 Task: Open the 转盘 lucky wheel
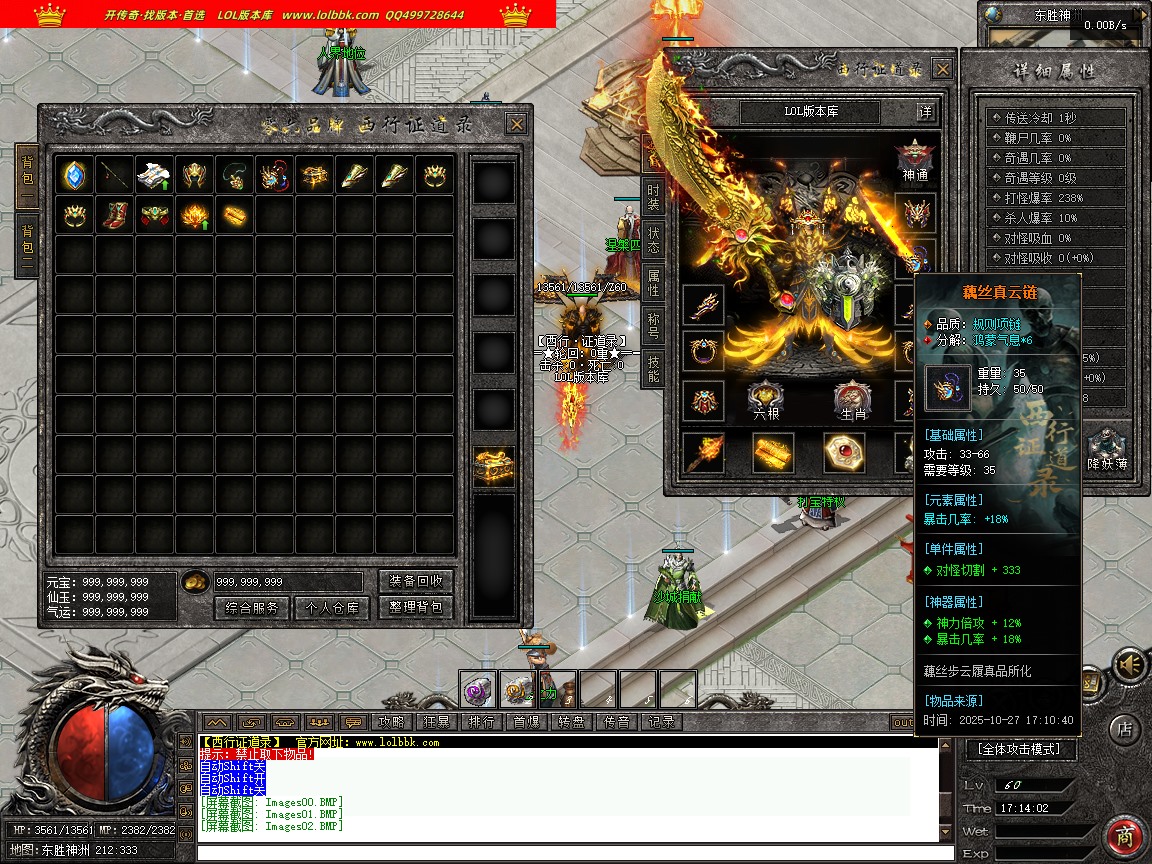(571, 721)
